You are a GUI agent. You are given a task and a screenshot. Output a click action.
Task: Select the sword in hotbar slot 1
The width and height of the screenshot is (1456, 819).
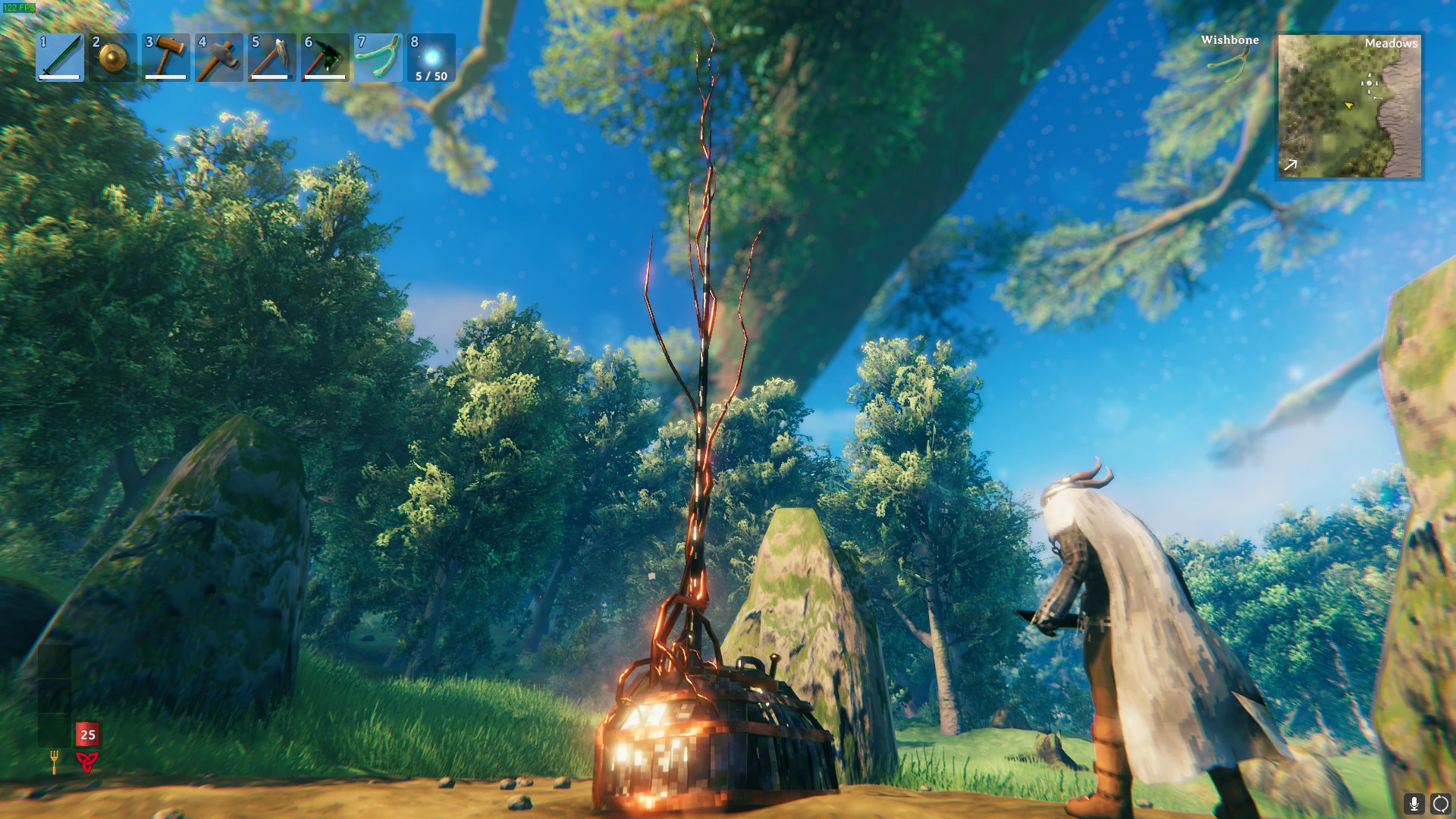point(59,58)
